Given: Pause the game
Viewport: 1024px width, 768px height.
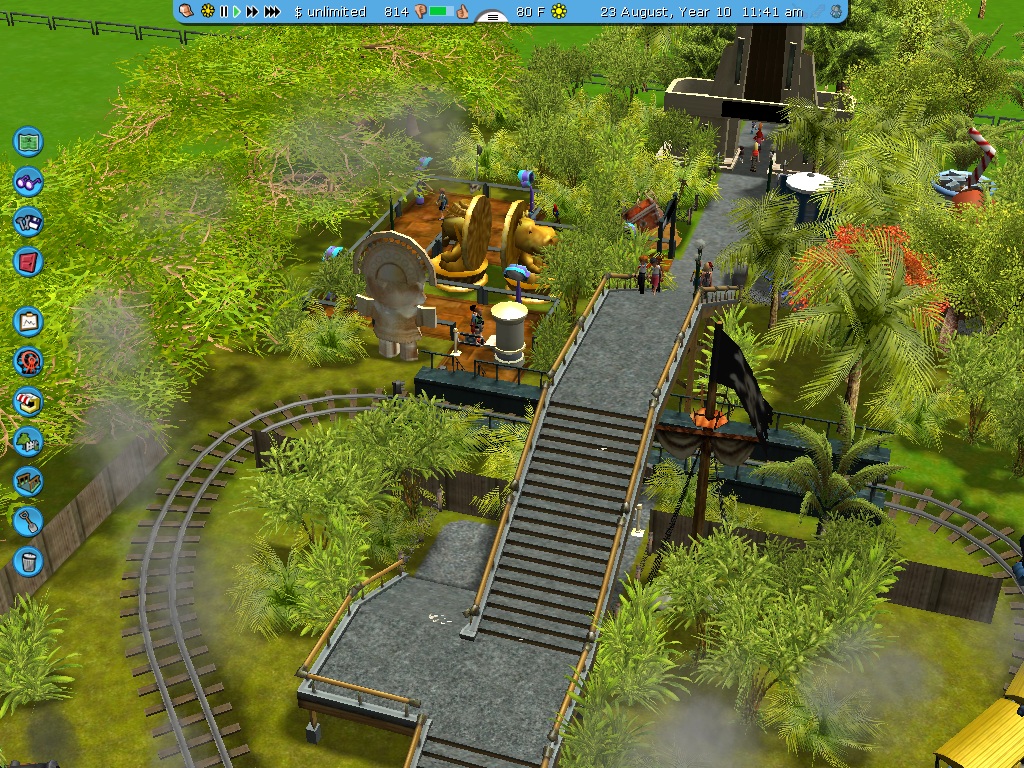Looking at the screenshot, I should coord(224,11).
